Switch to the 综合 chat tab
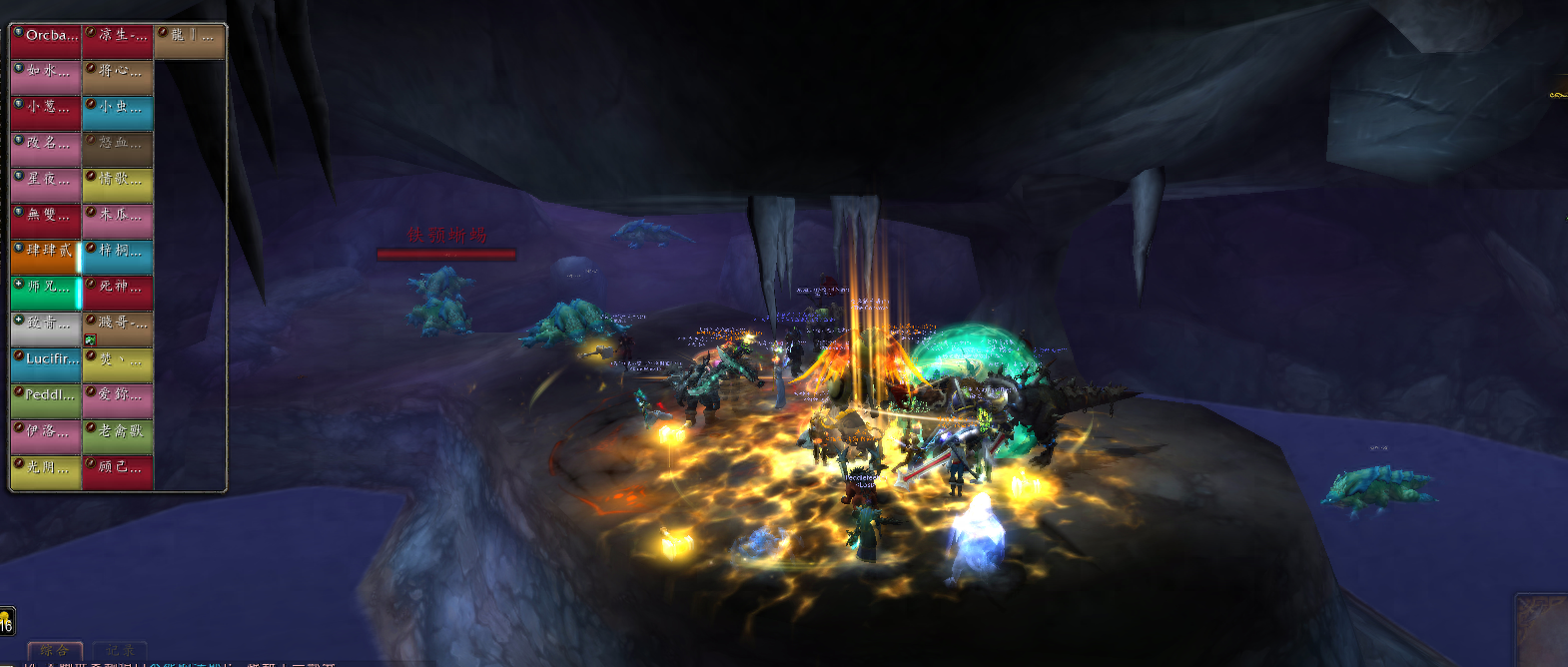The height and width of the screenshot is (667, 1568). (x=55, y=651)
